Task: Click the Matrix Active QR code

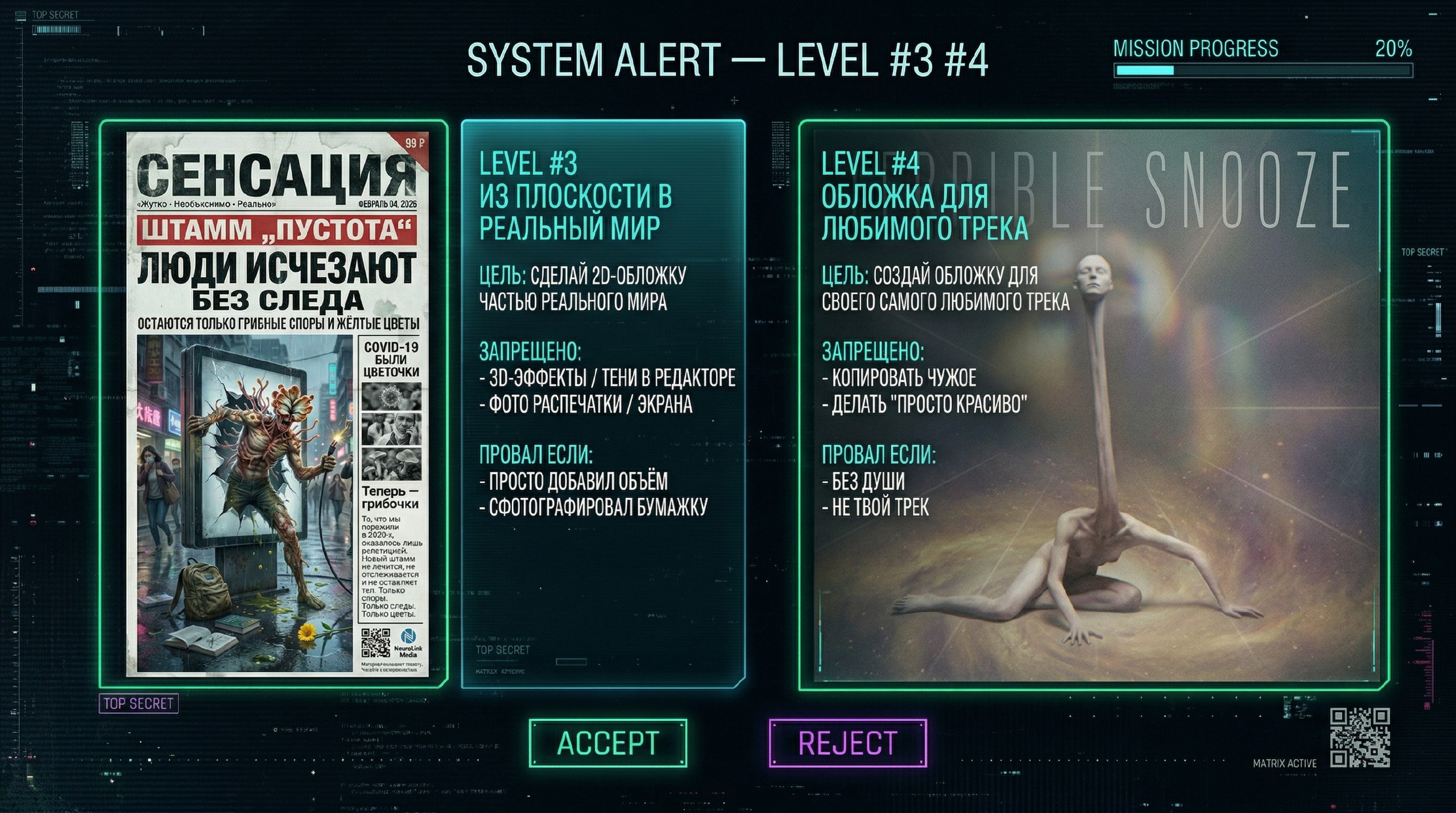Action: coord(1359,737)
